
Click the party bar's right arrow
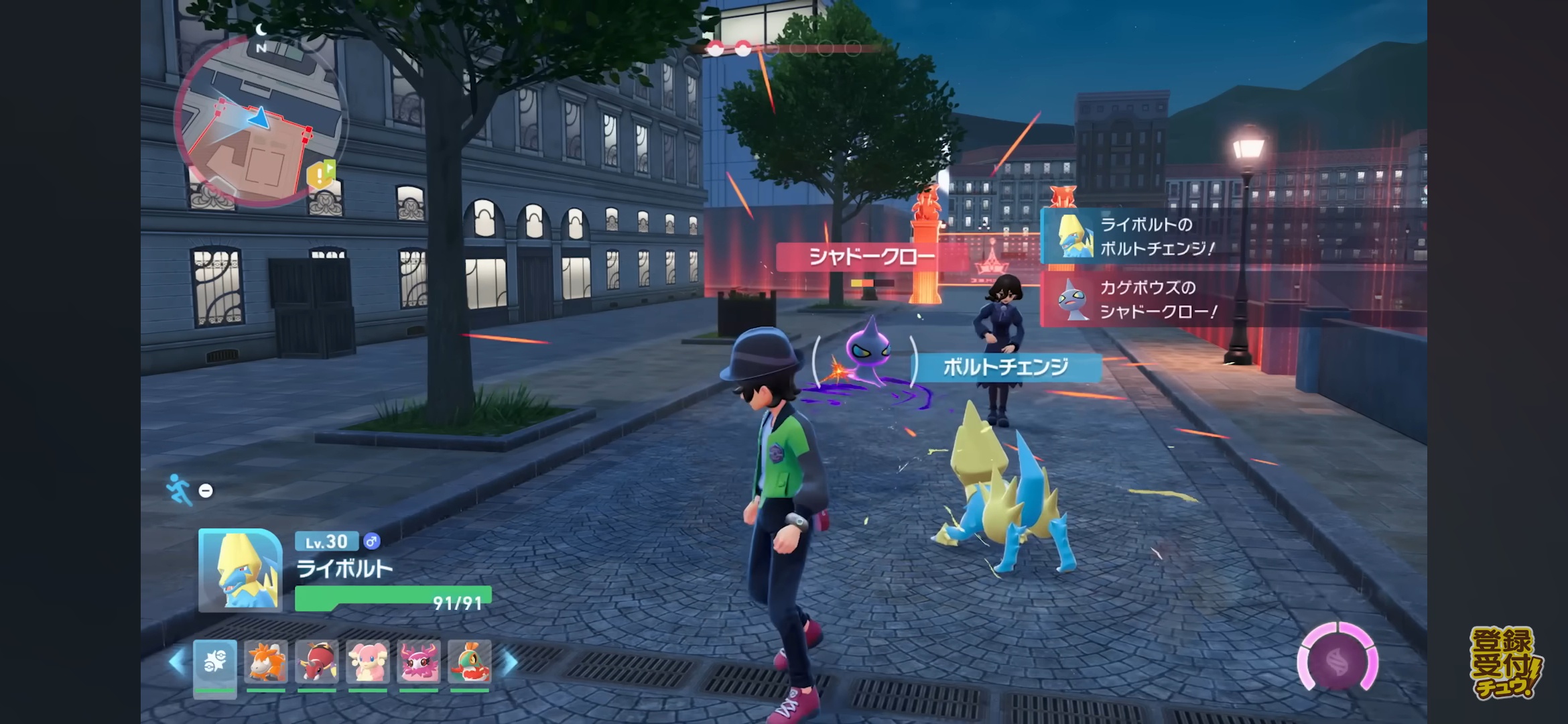tap(509, 662)
